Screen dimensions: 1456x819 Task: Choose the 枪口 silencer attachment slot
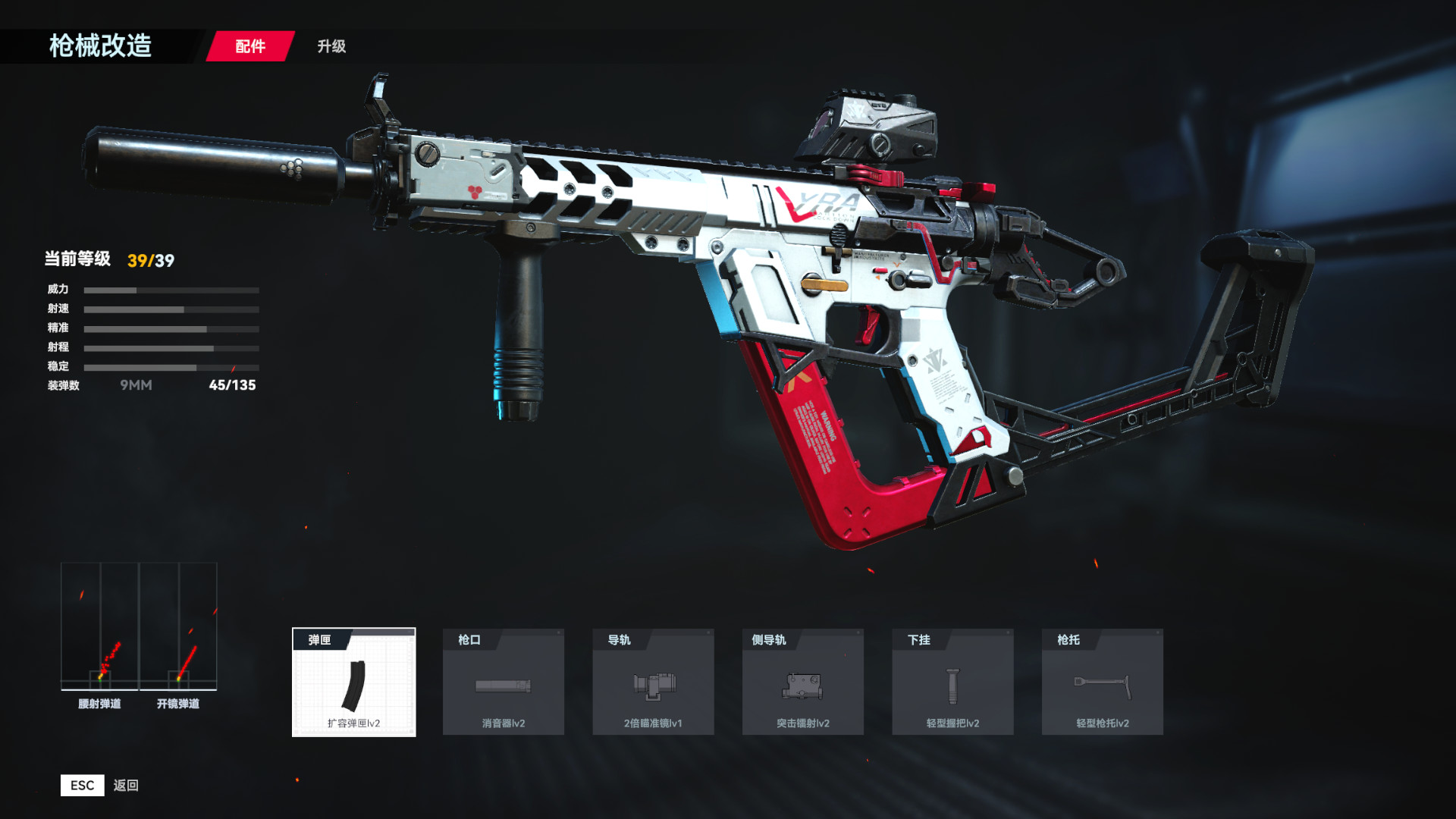click(x=503, y=682)
